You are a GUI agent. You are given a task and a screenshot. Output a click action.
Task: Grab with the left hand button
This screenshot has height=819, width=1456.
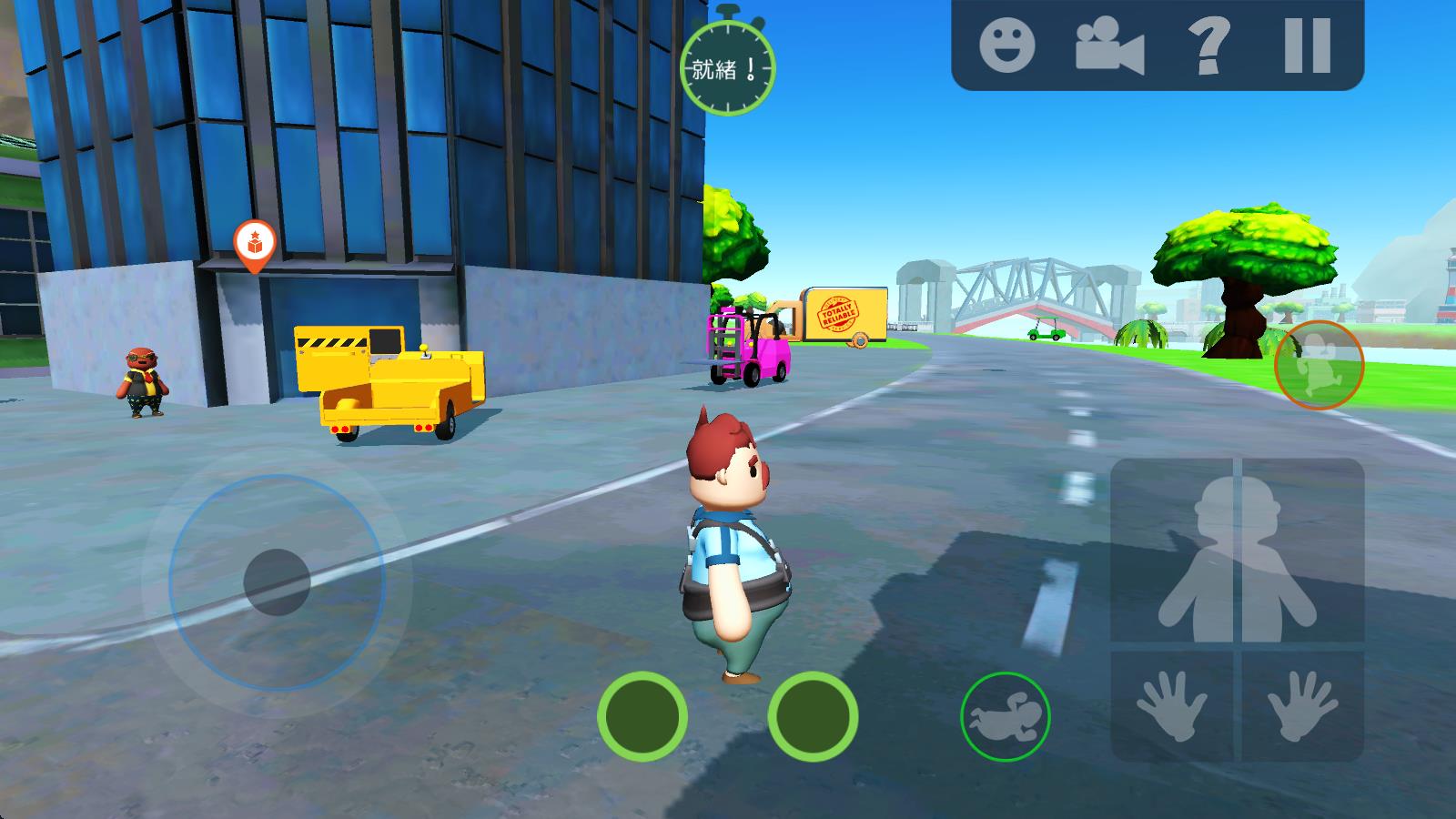pyautogui.click(x=1174, y=706)
